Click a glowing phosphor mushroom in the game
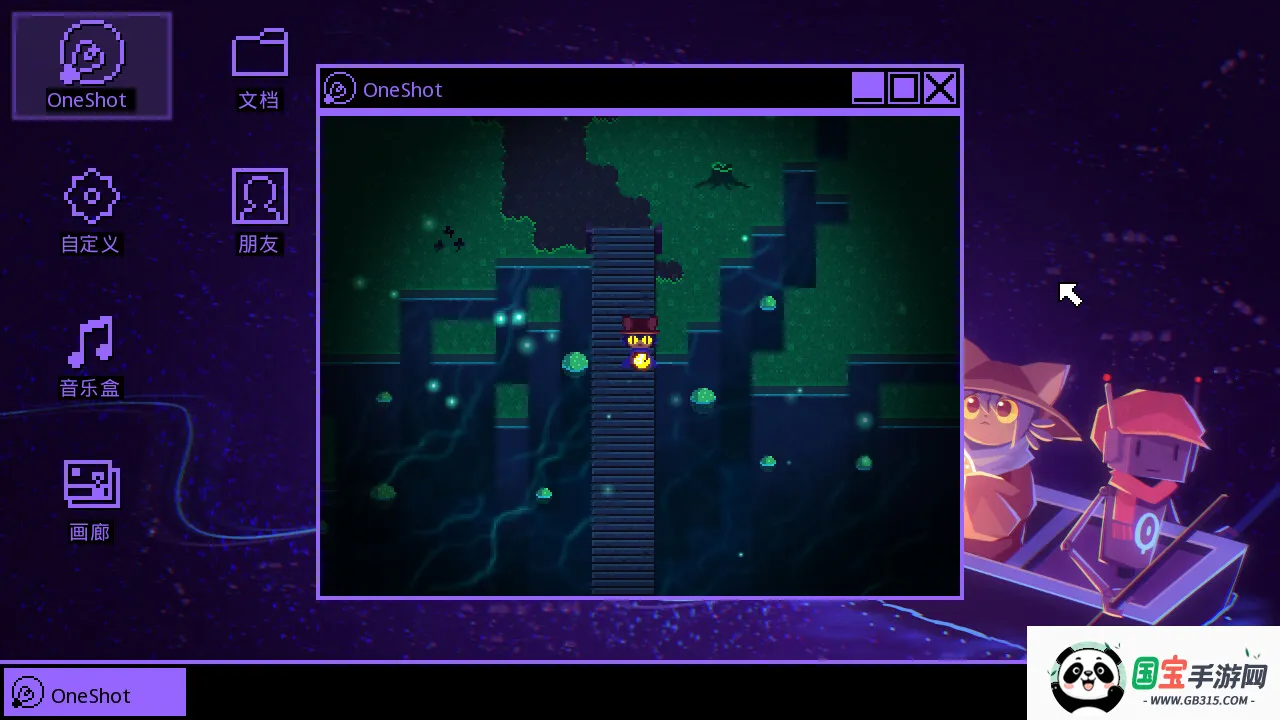Image resolution: width=1280 pixels, height=720 pixels. (x=575, y=362)
